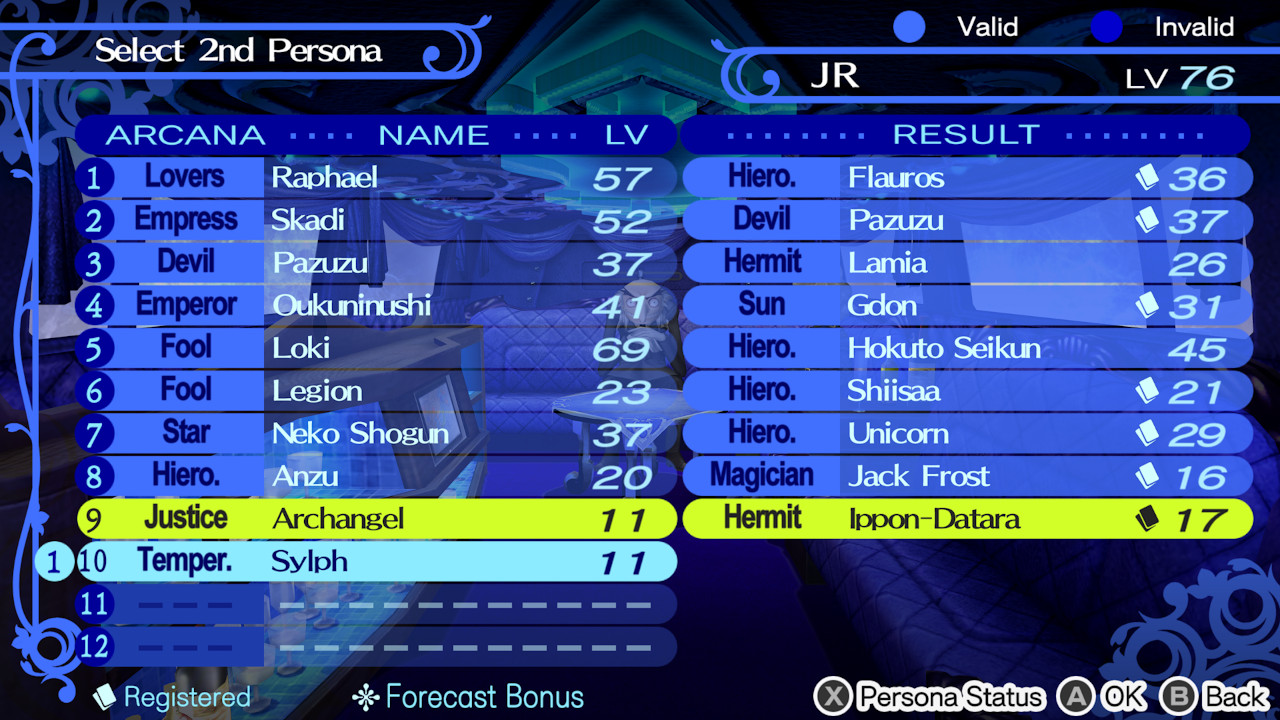Click the RESULT column header
The width and height of the screenshot is (1280, 720).
click(x=965, y=134)
